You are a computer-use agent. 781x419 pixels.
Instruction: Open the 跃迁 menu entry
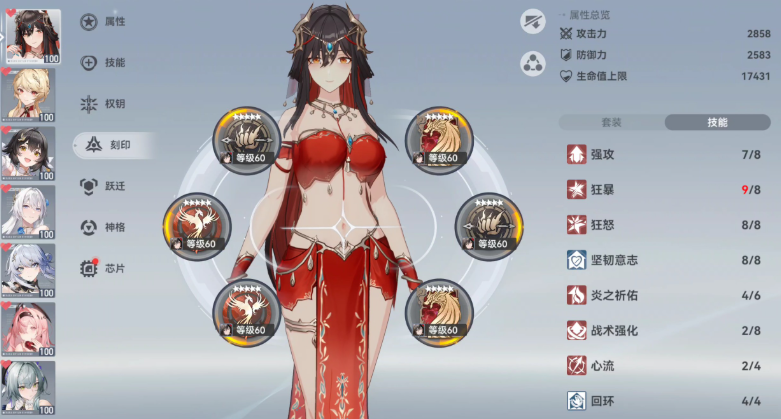(109, 185)
